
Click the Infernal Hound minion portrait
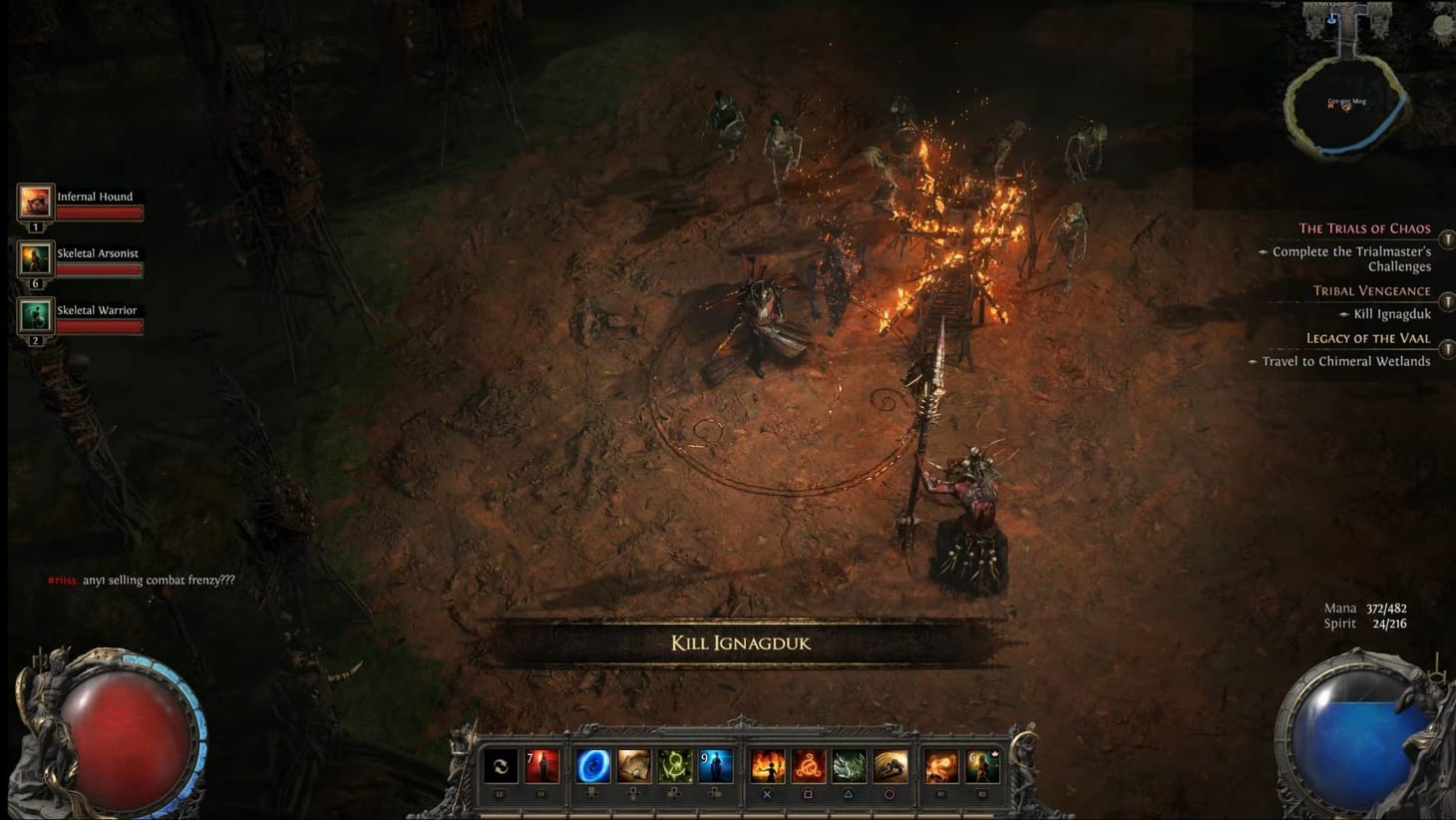pyautogui.click(x=35, y=203)
